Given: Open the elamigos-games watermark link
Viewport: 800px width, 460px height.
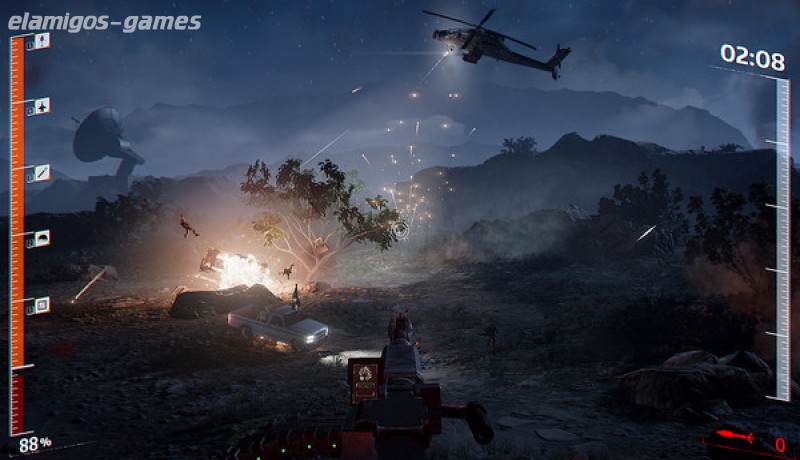Looking at the screenshot, I should click(x=104, y=22).
